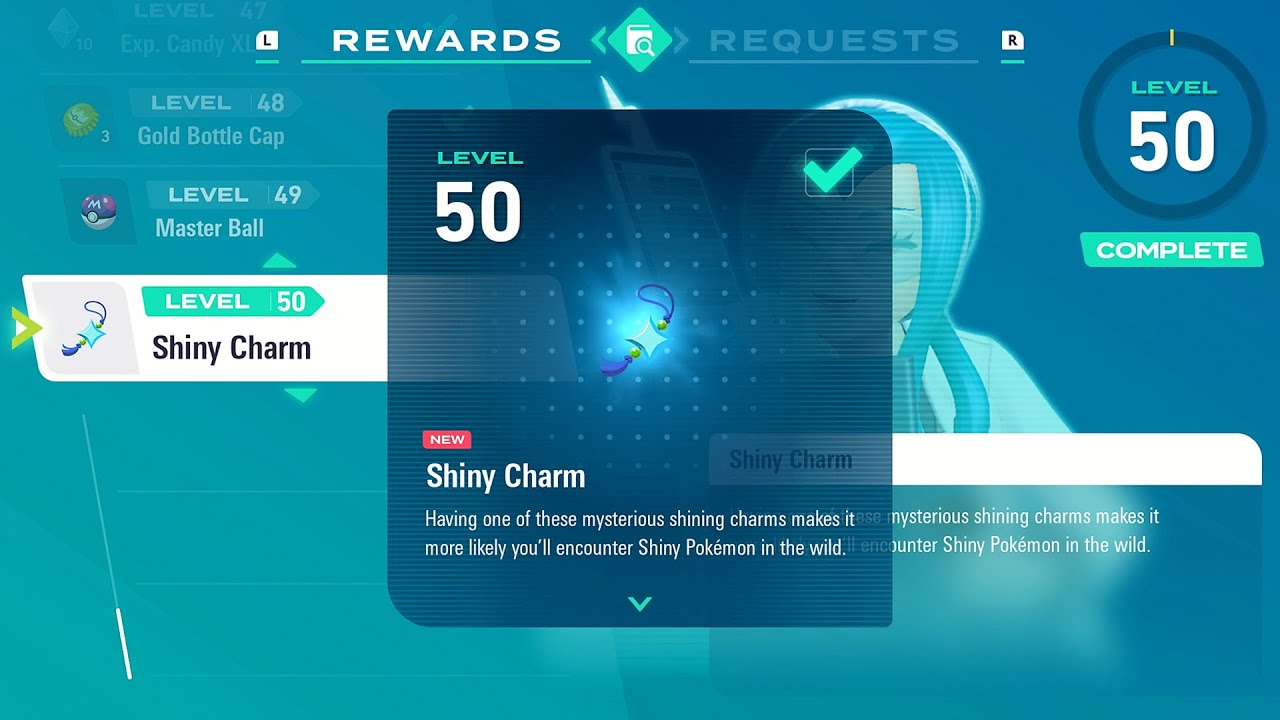
Task: Select the Master Ball icon
Action: (97, 212)
